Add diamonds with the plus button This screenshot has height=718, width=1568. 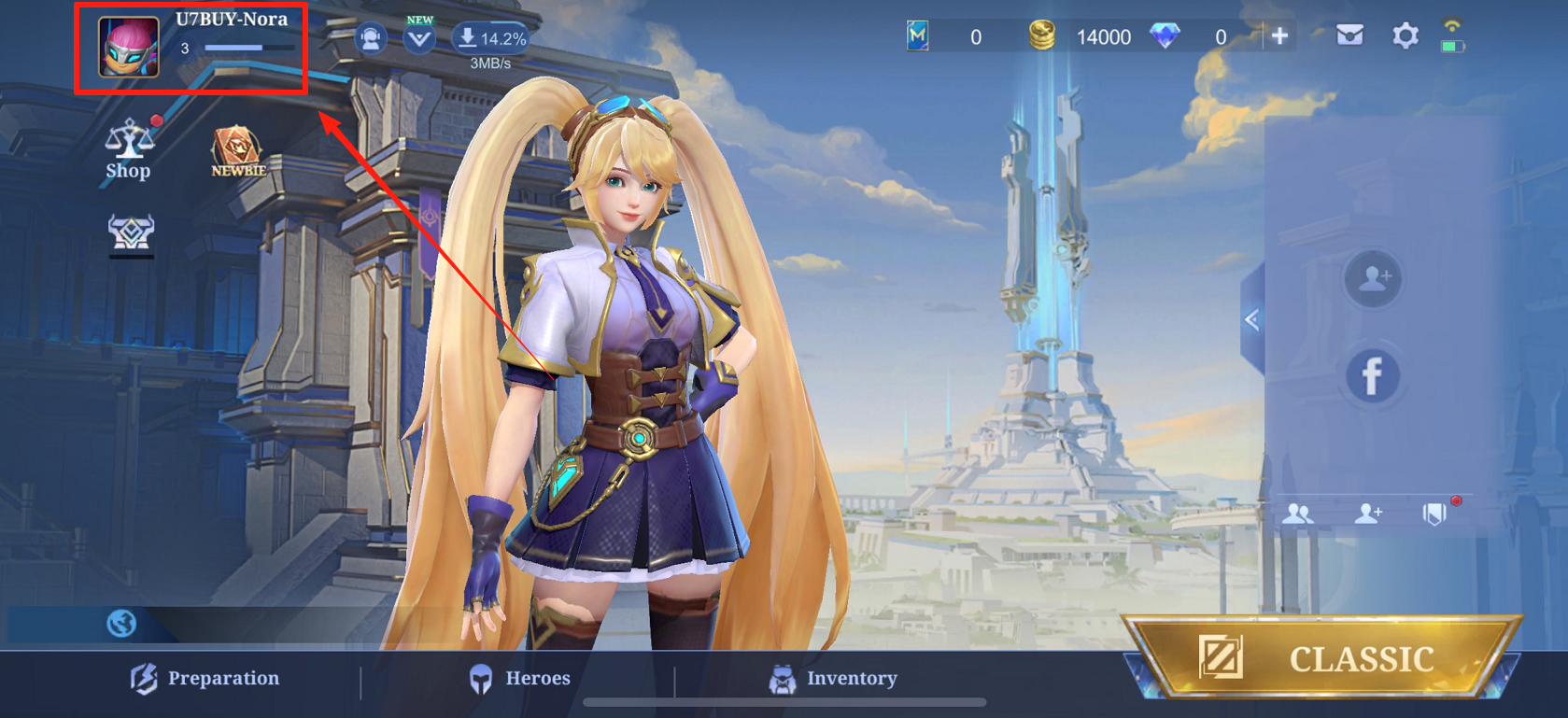coord(1279,36)
